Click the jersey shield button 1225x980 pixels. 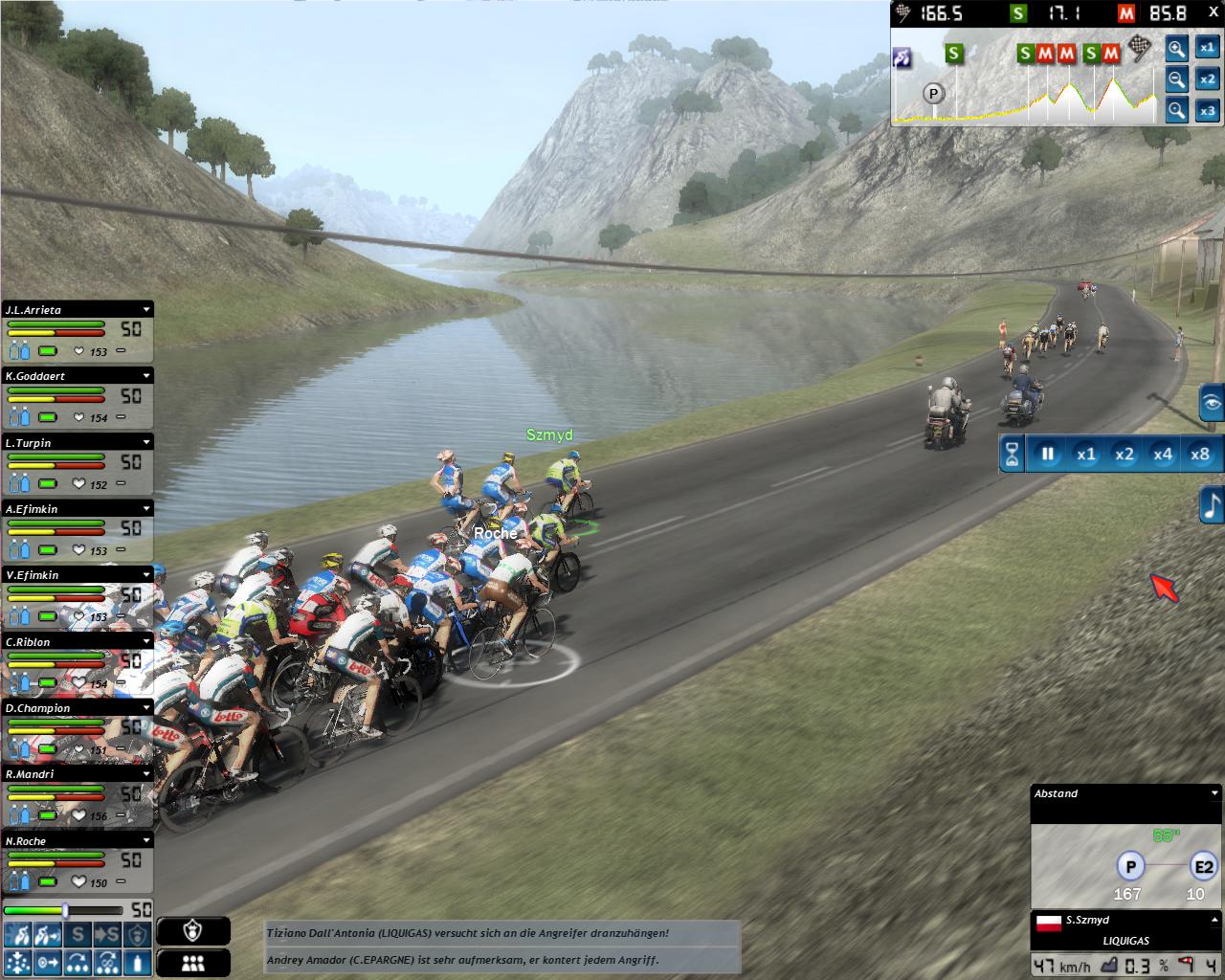click(x=192, y=931)
